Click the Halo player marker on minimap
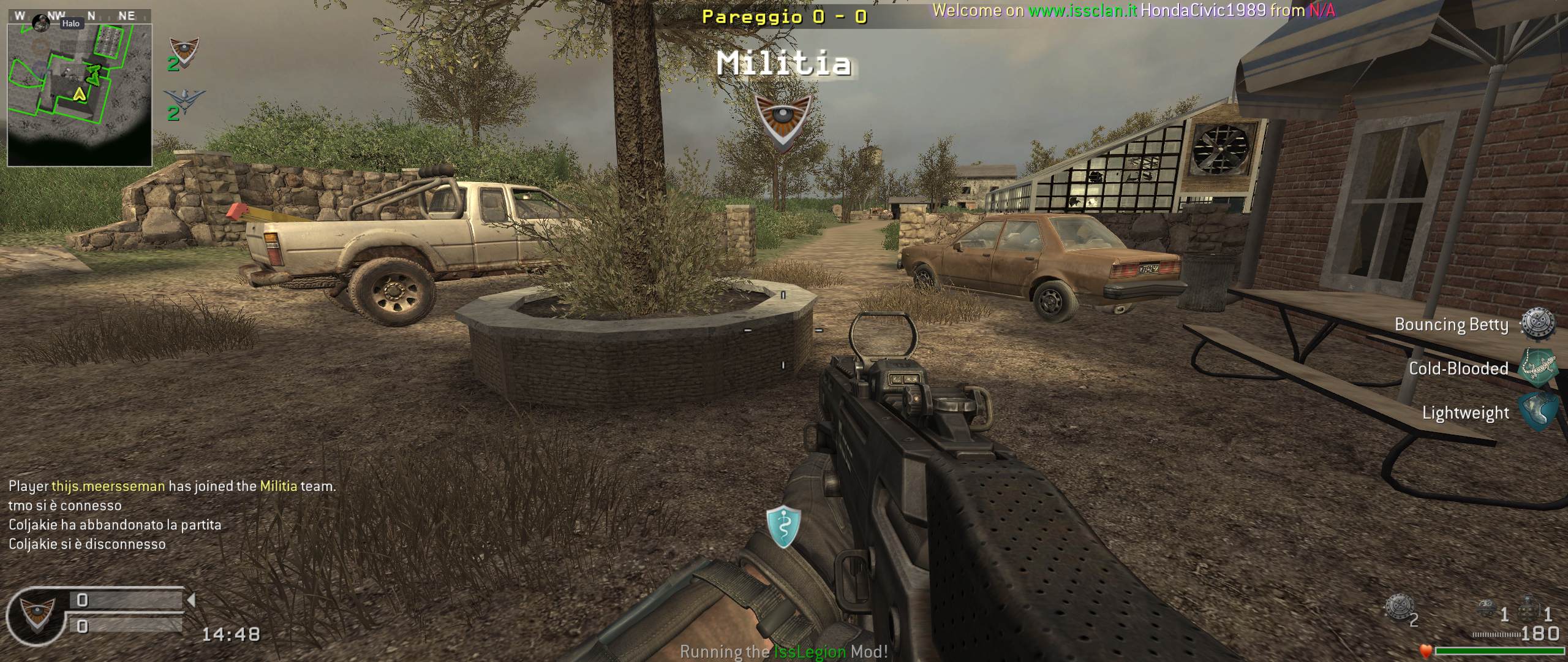The image size is (1568, 662). 42,23
